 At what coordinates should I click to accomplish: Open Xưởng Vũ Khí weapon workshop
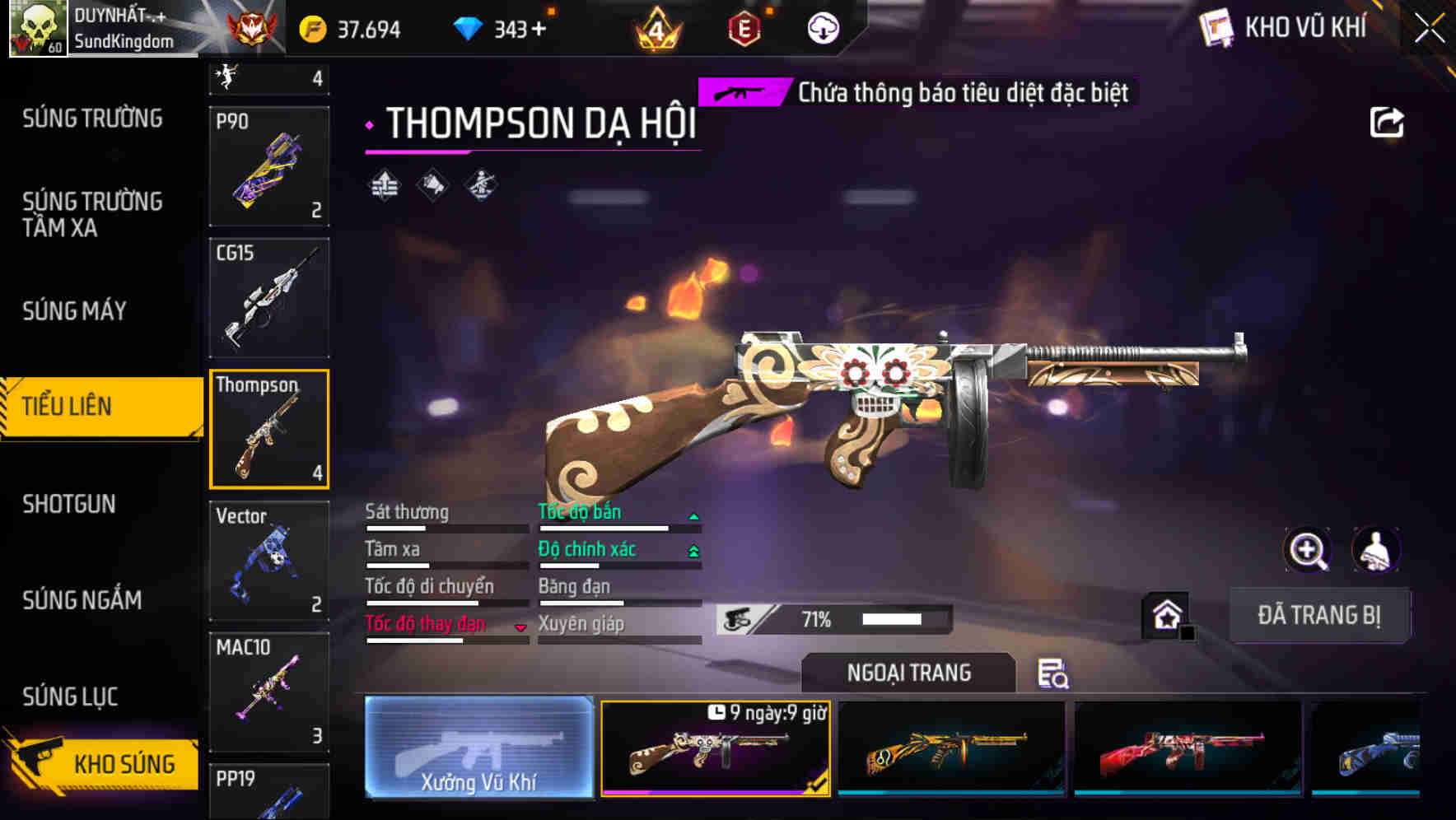(479, 749)
